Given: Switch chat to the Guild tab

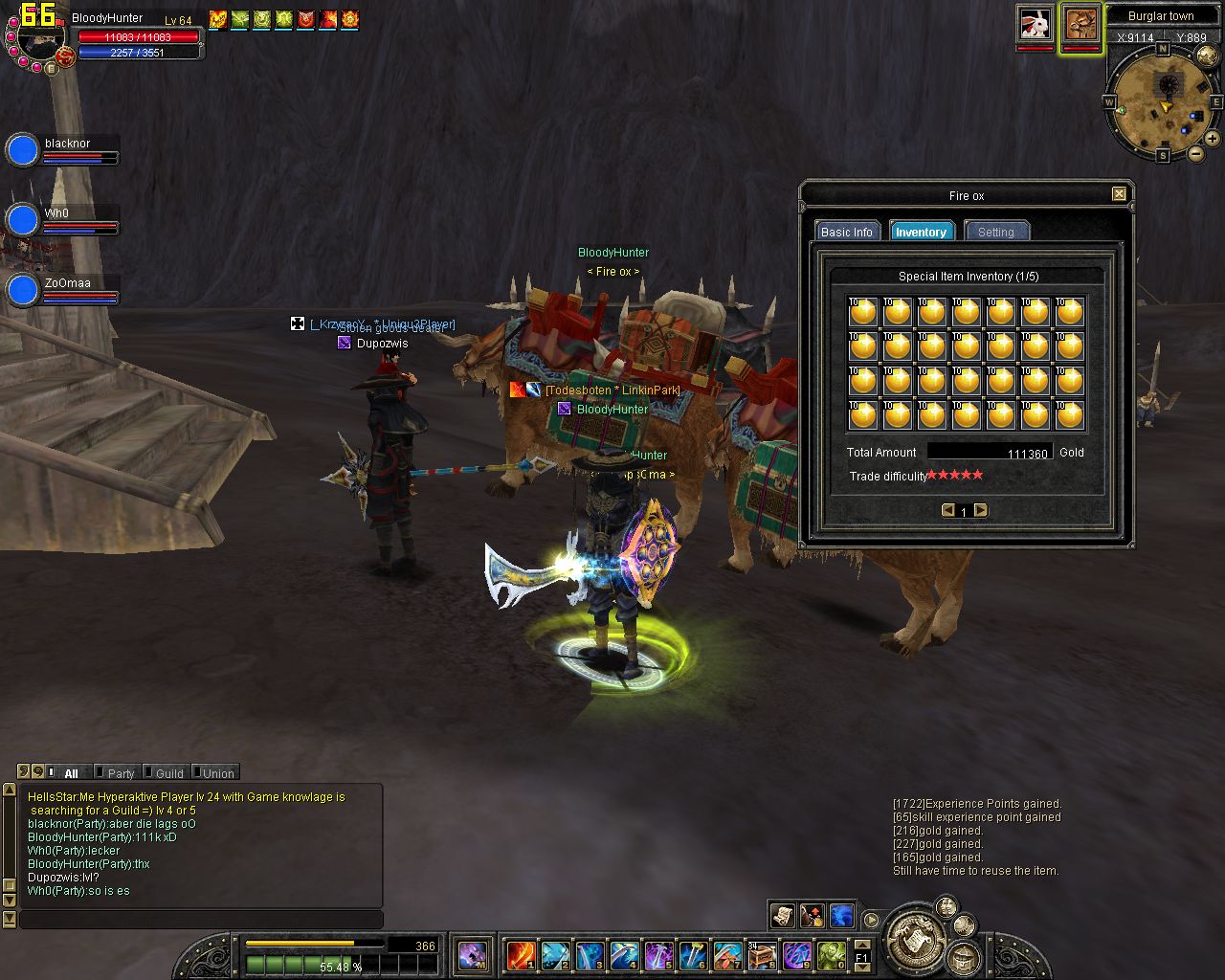Looking at the screenshot, I should 169,773.
